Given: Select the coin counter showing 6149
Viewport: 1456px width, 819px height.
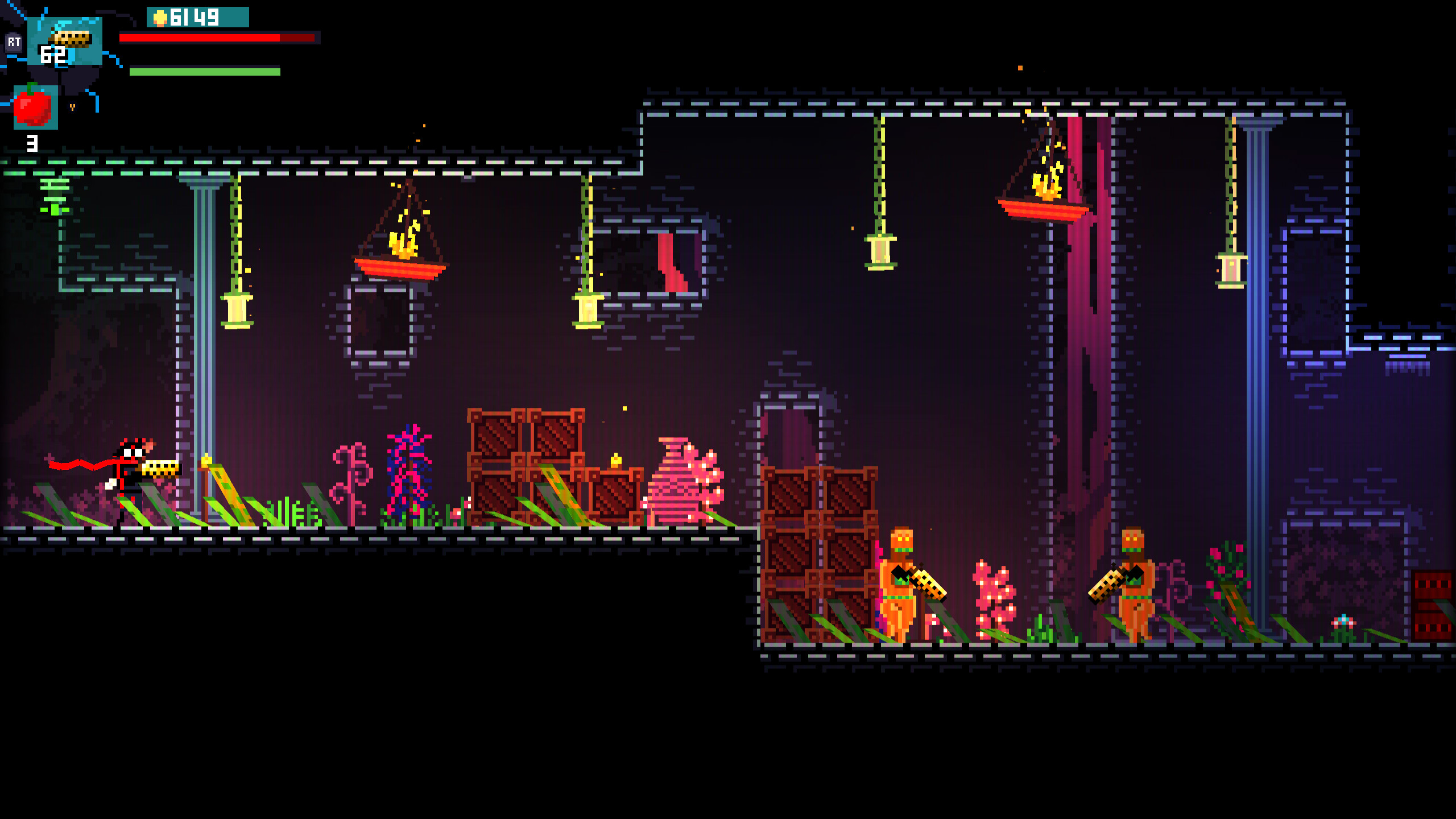Looking at the screenshot, I should (196, 17).
